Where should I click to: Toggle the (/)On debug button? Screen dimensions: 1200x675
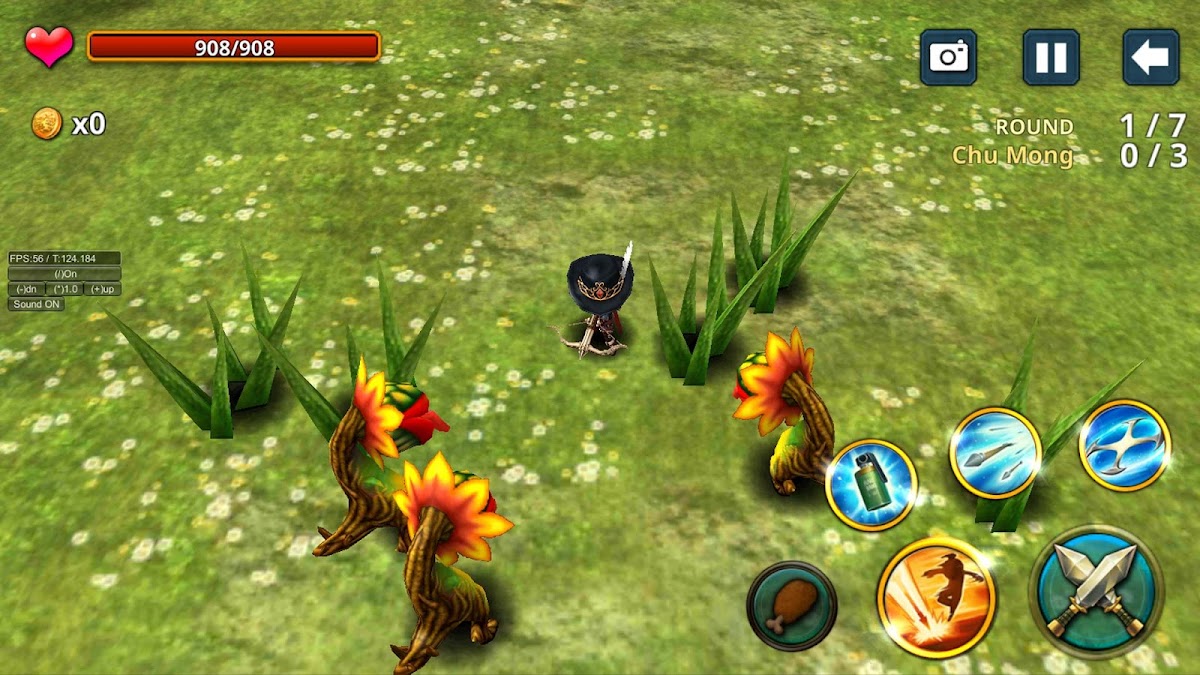(x=65, y=274)
